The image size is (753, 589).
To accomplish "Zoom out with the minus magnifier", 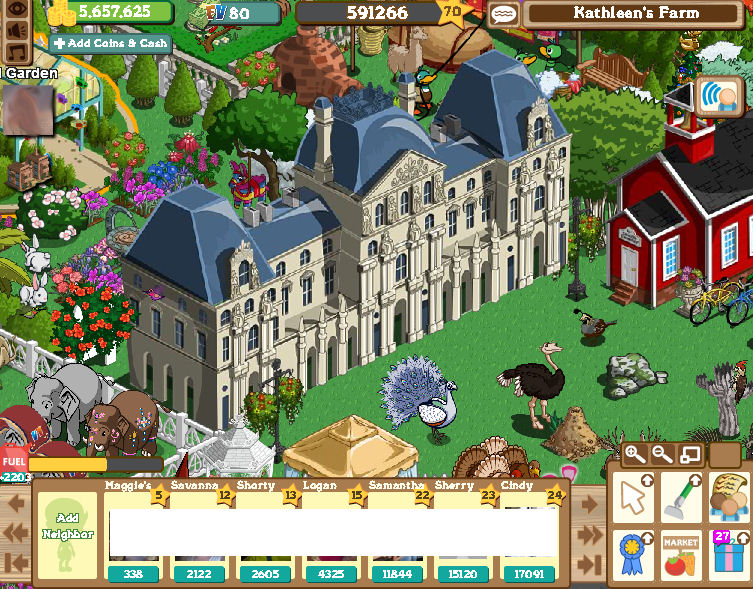I will pos(662,455).
